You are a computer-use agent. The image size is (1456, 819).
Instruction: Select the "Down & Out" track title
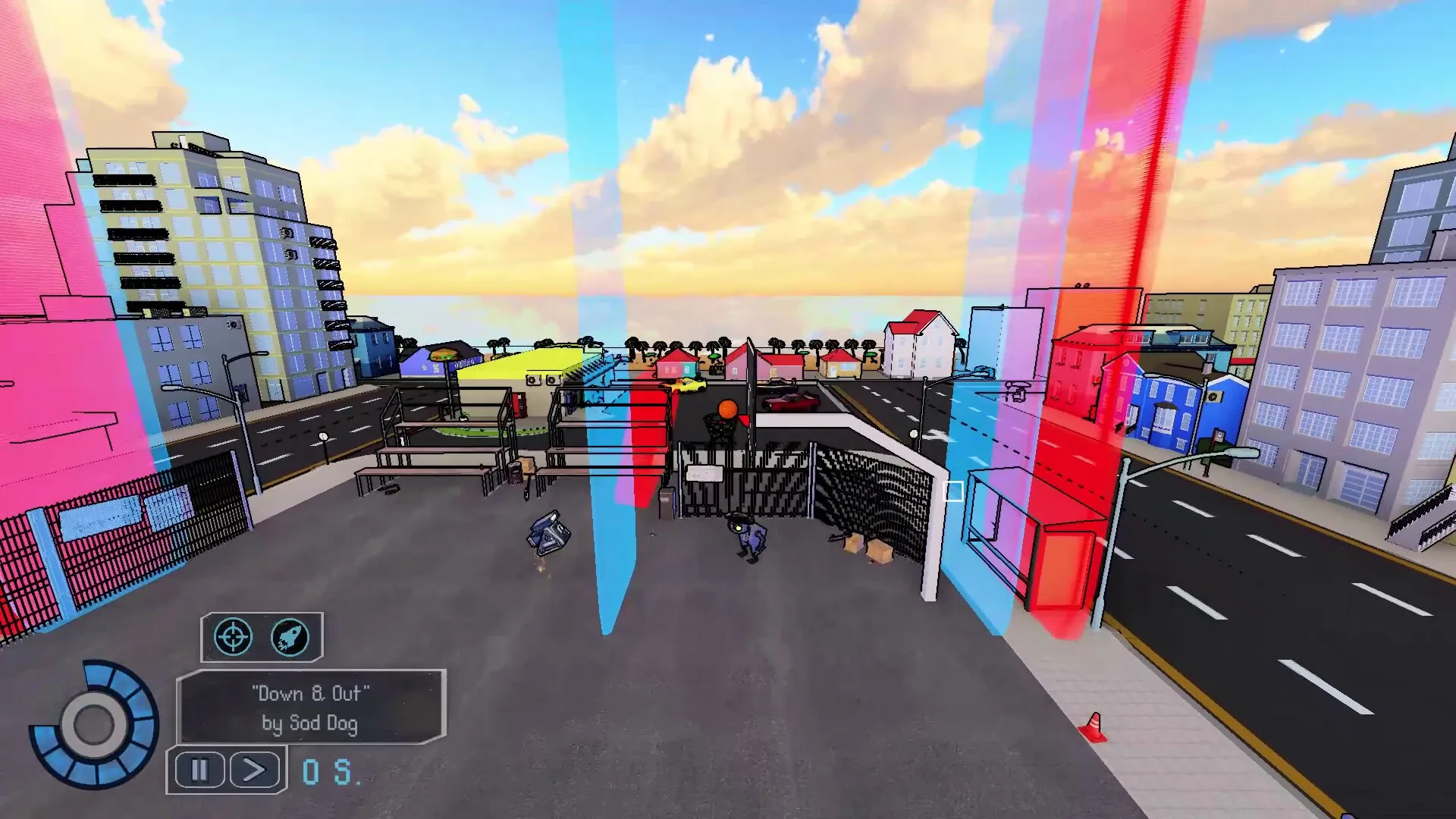[311, 692]
